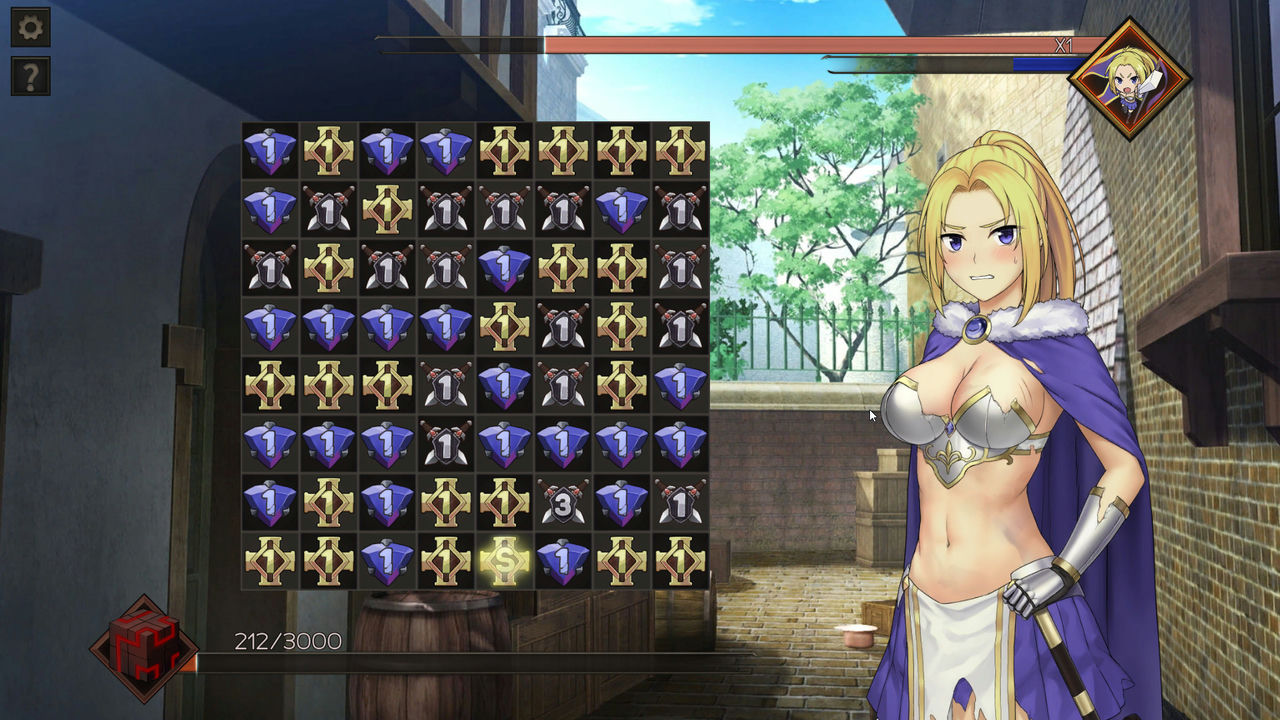Select a crossed-swords tile in the second row
The image size is (1280, 720).
(326, 209)
